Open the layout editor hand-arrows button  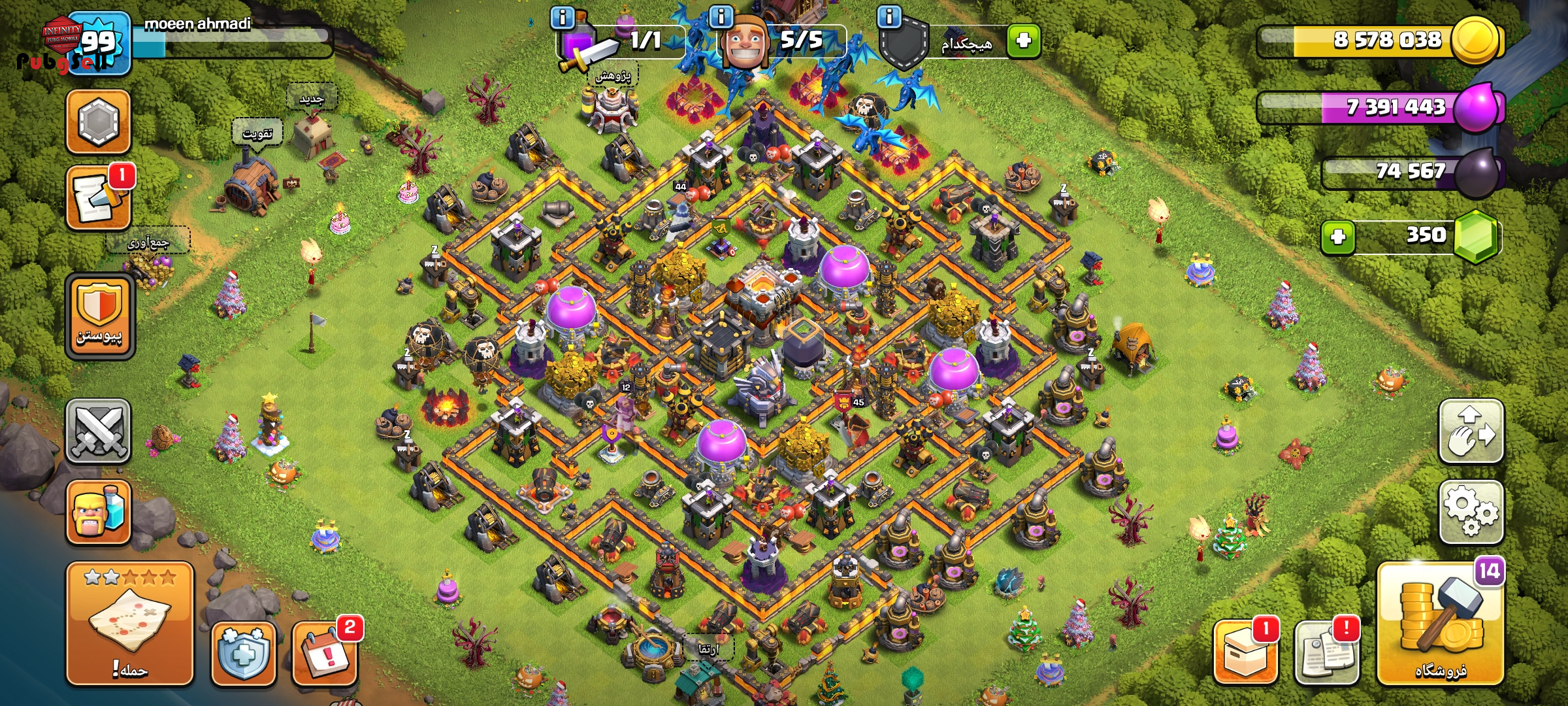click(1471, 431)
